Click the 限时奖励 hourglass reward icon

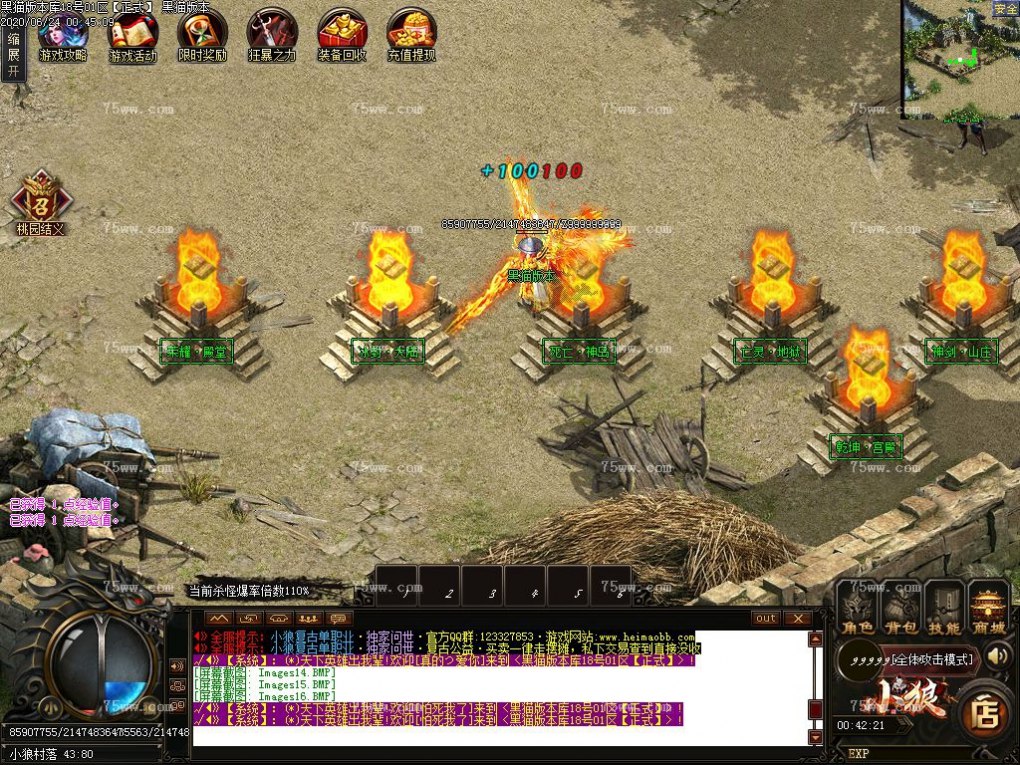202,35
